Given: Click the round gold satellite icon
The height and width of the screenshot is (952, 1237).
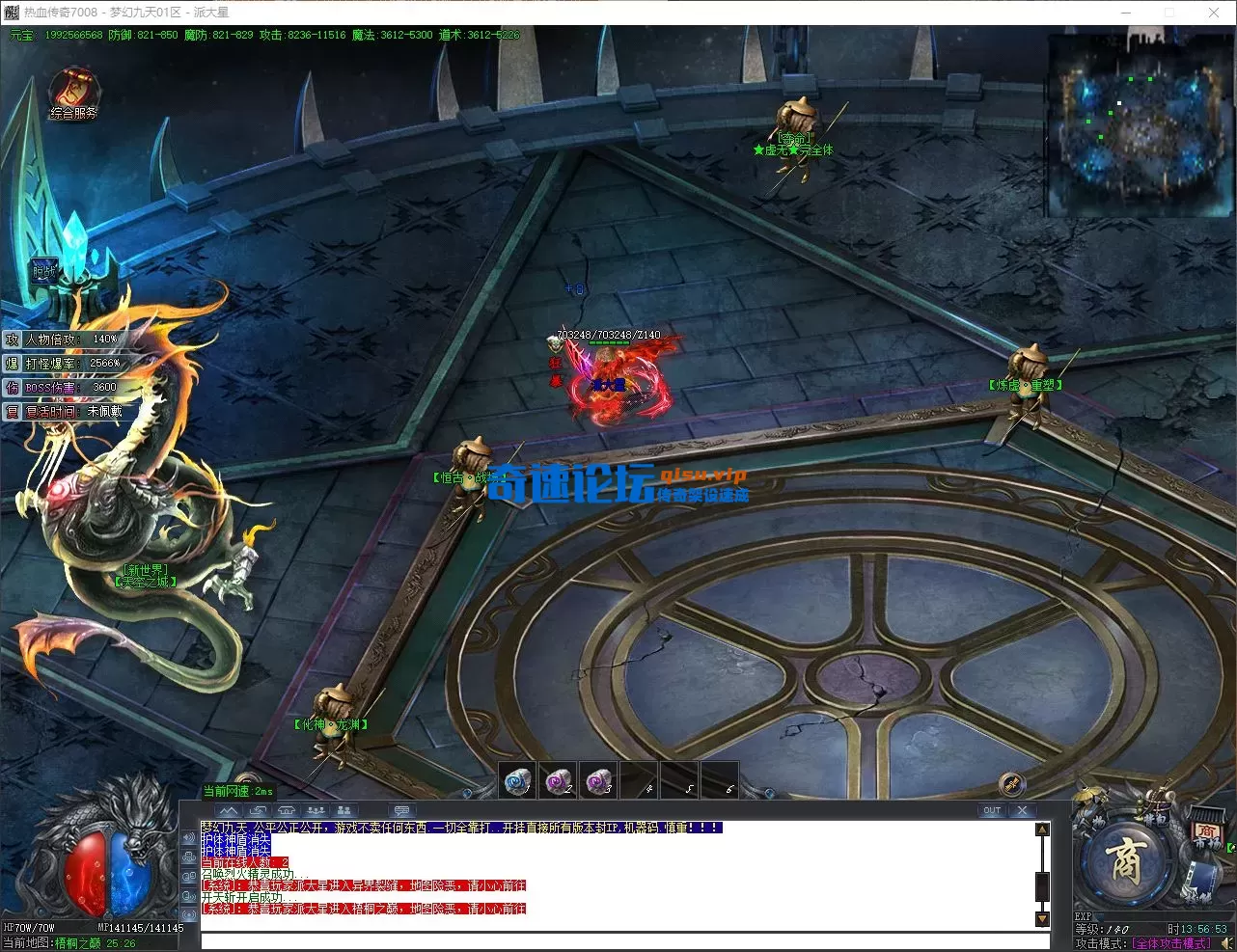Looking at the screenshot, I should [1010, 783].
